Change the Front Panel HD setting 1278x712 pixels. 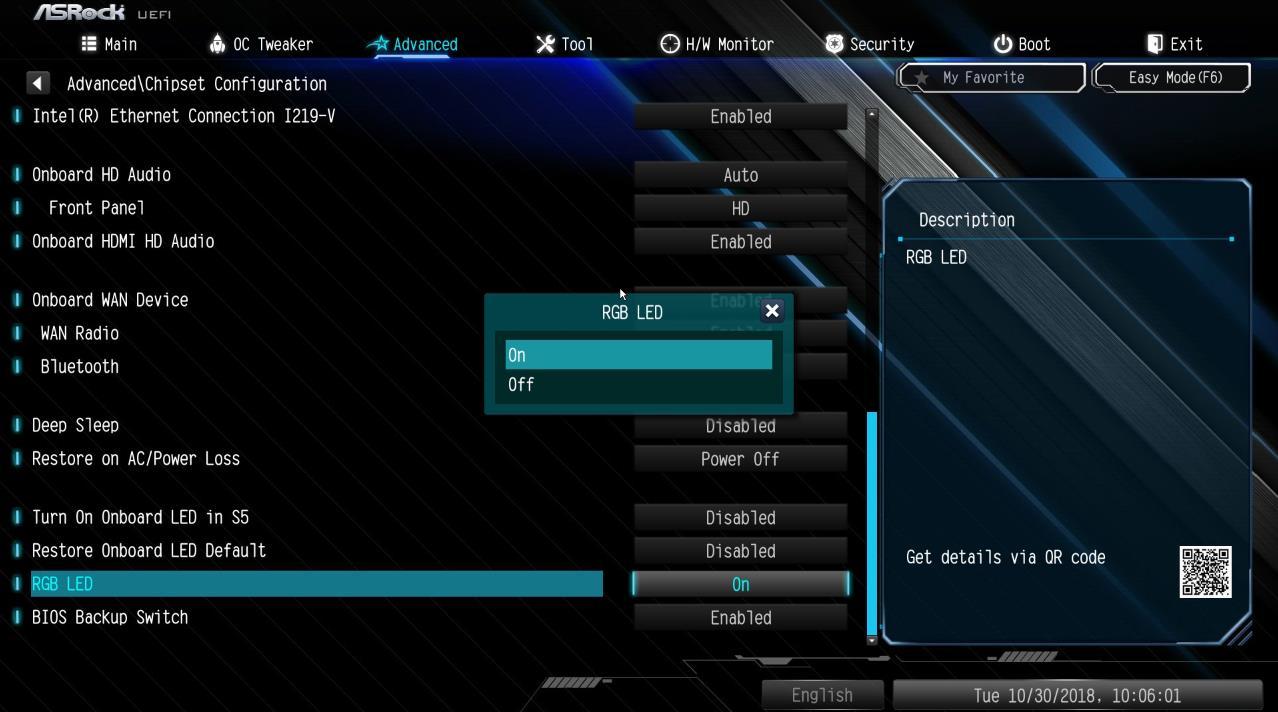(x=740, y=208)
